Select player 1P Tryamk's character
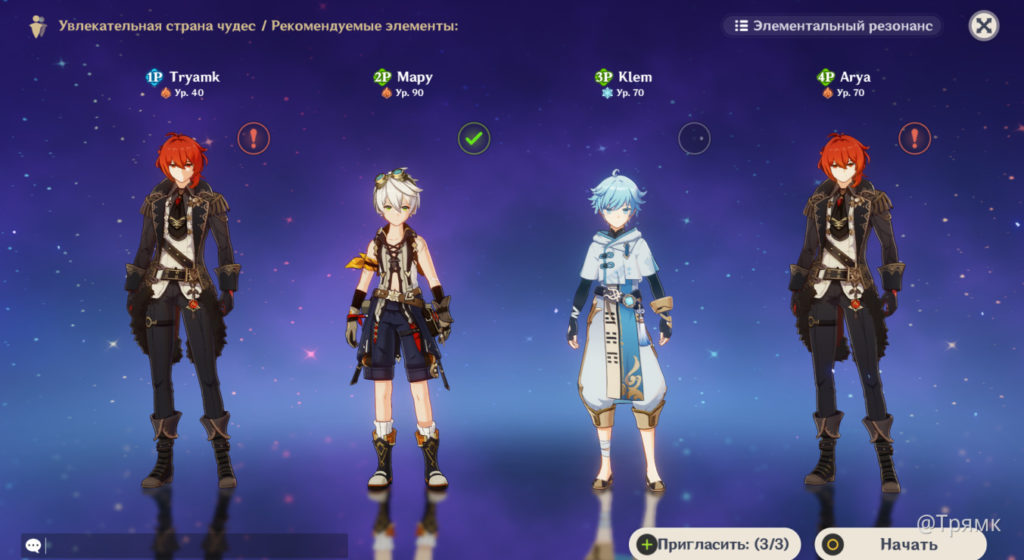1024x560 pixels. point(181,310)
